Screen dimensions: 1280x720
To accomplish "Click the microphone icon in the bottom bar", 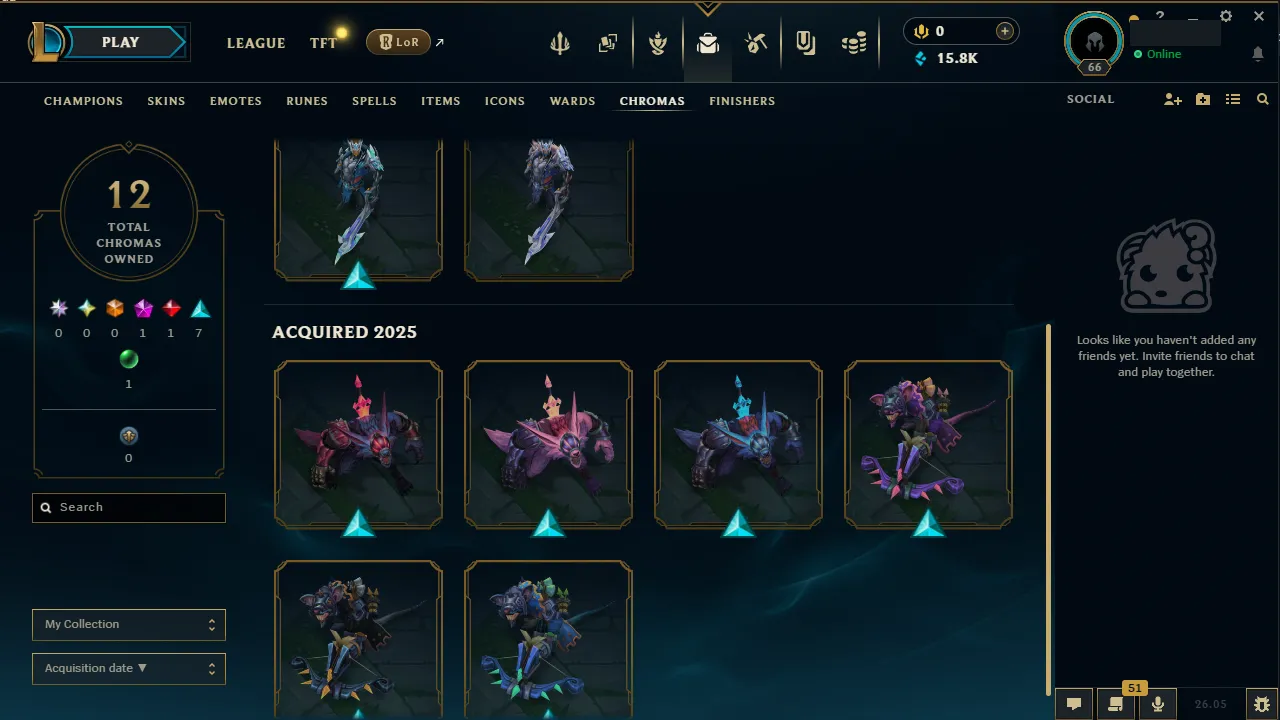I will [1157, 704].
